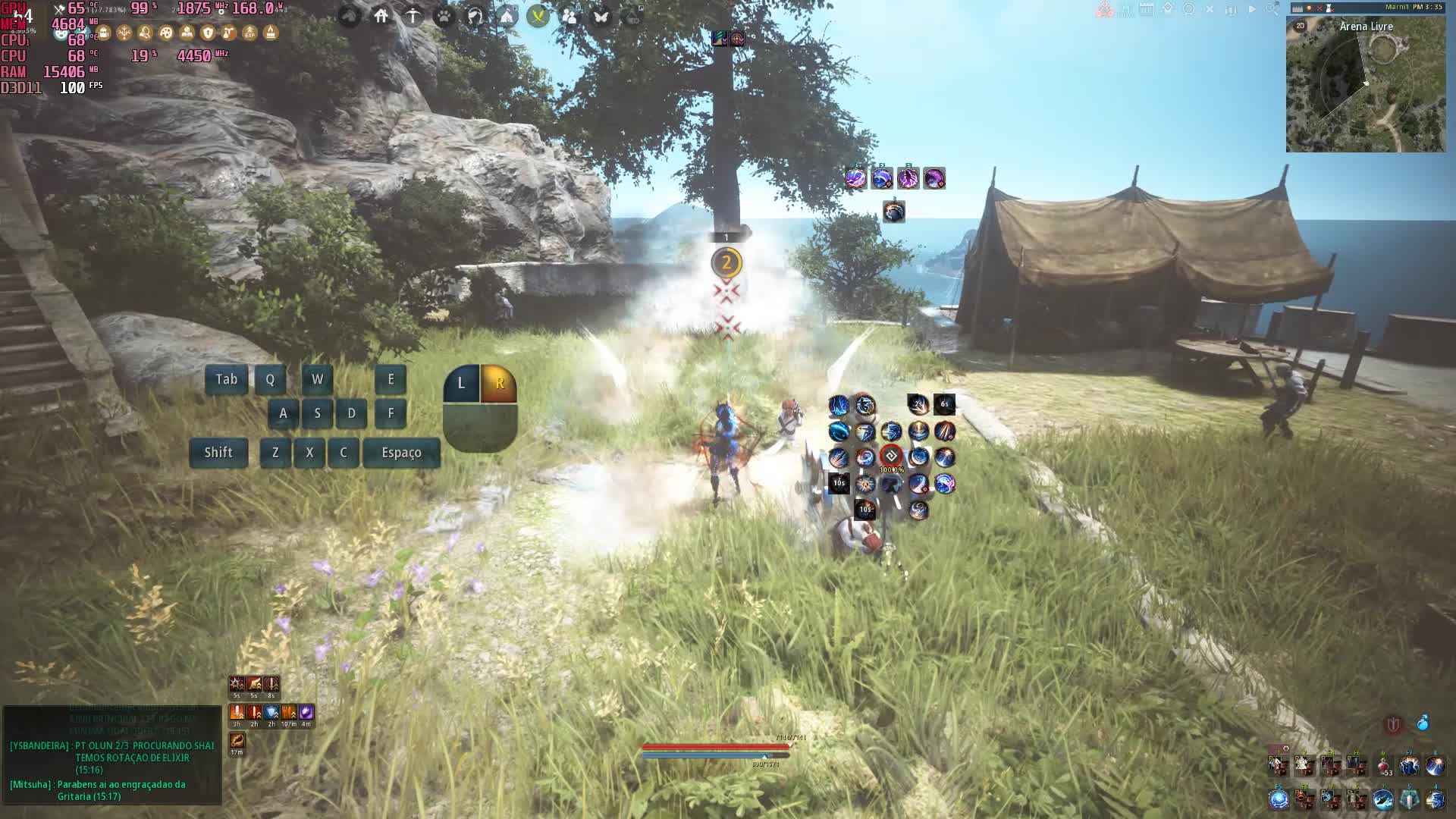1456x819 pixels.
Task: Open the paw print pets menu
Action: point(444,15)
